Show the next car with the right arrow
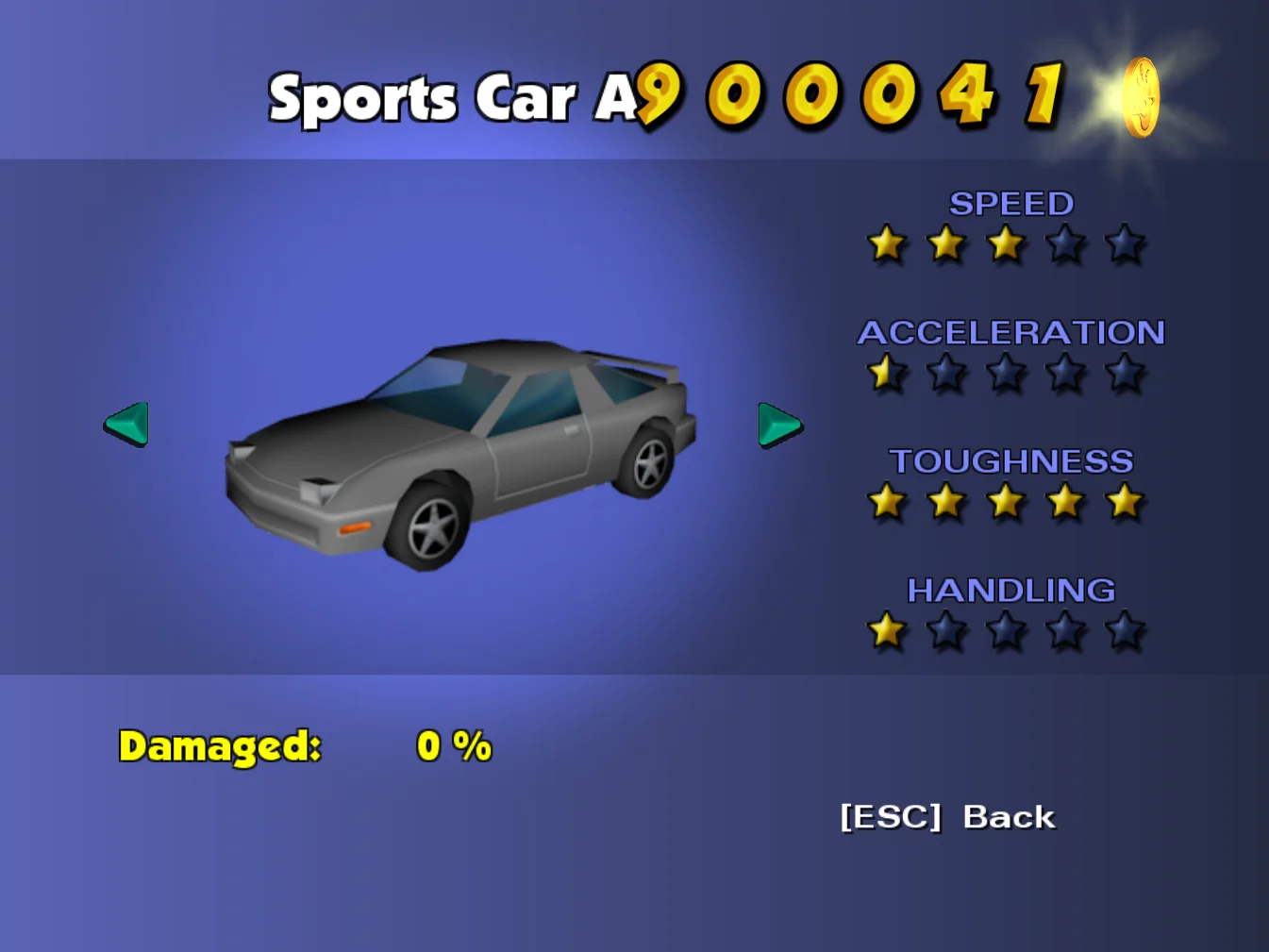The height and width of the screenshot is (952, 1269). pyautogui.click(x=778, y=425)
